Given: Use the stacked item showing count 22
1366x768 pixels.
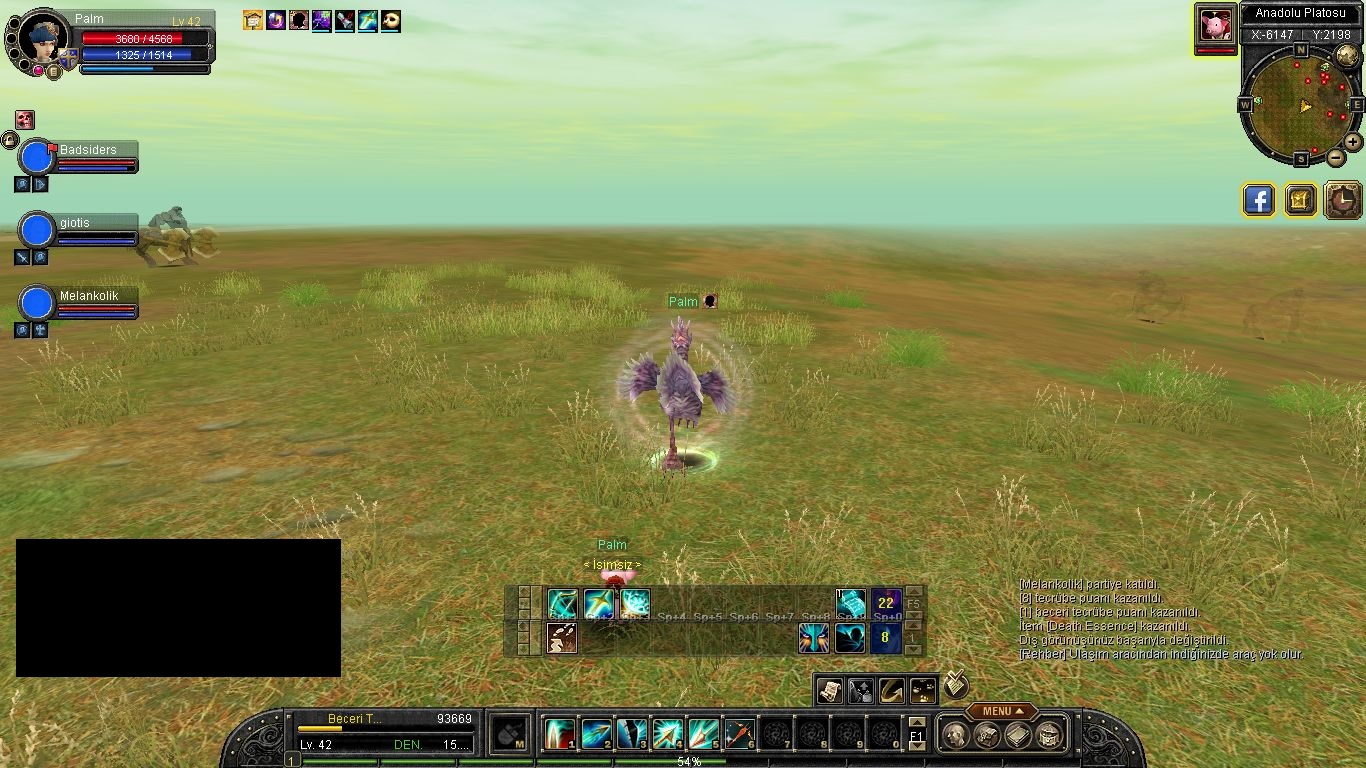Looking at the screenshot, I should coord(886,603).
